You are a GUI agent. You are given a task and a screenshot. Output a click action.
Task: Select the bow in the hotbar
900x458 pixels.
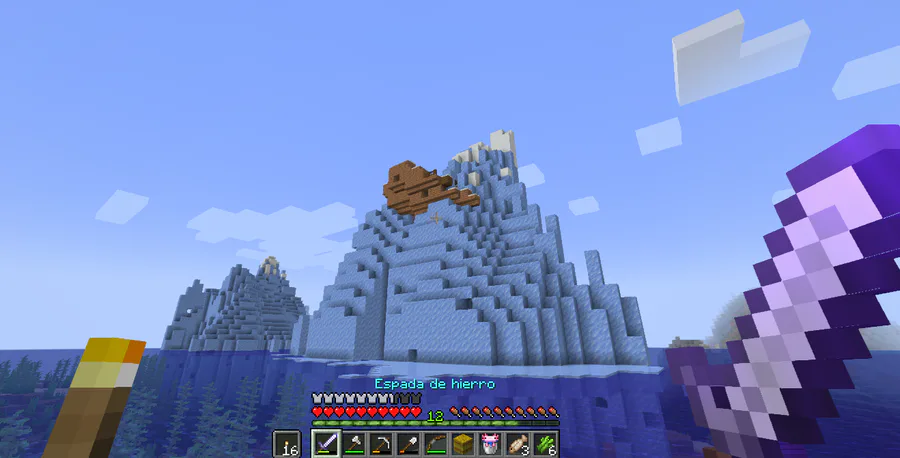[x=436, y=444]
